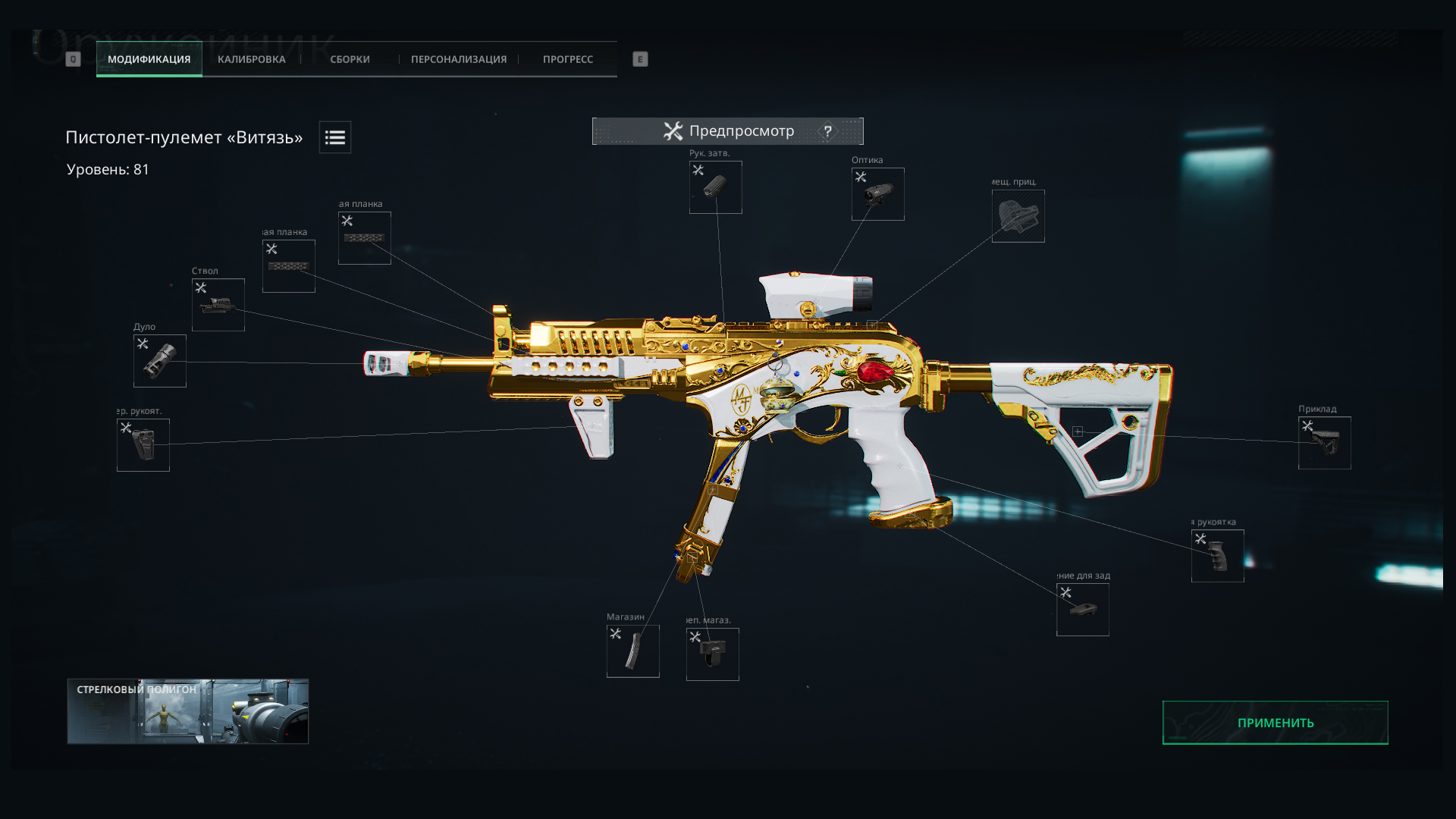Enter the Стрелковый полигон shooting range
Image resolution: width=1456 pixels, height=819 pixels.
click(188, 711)
